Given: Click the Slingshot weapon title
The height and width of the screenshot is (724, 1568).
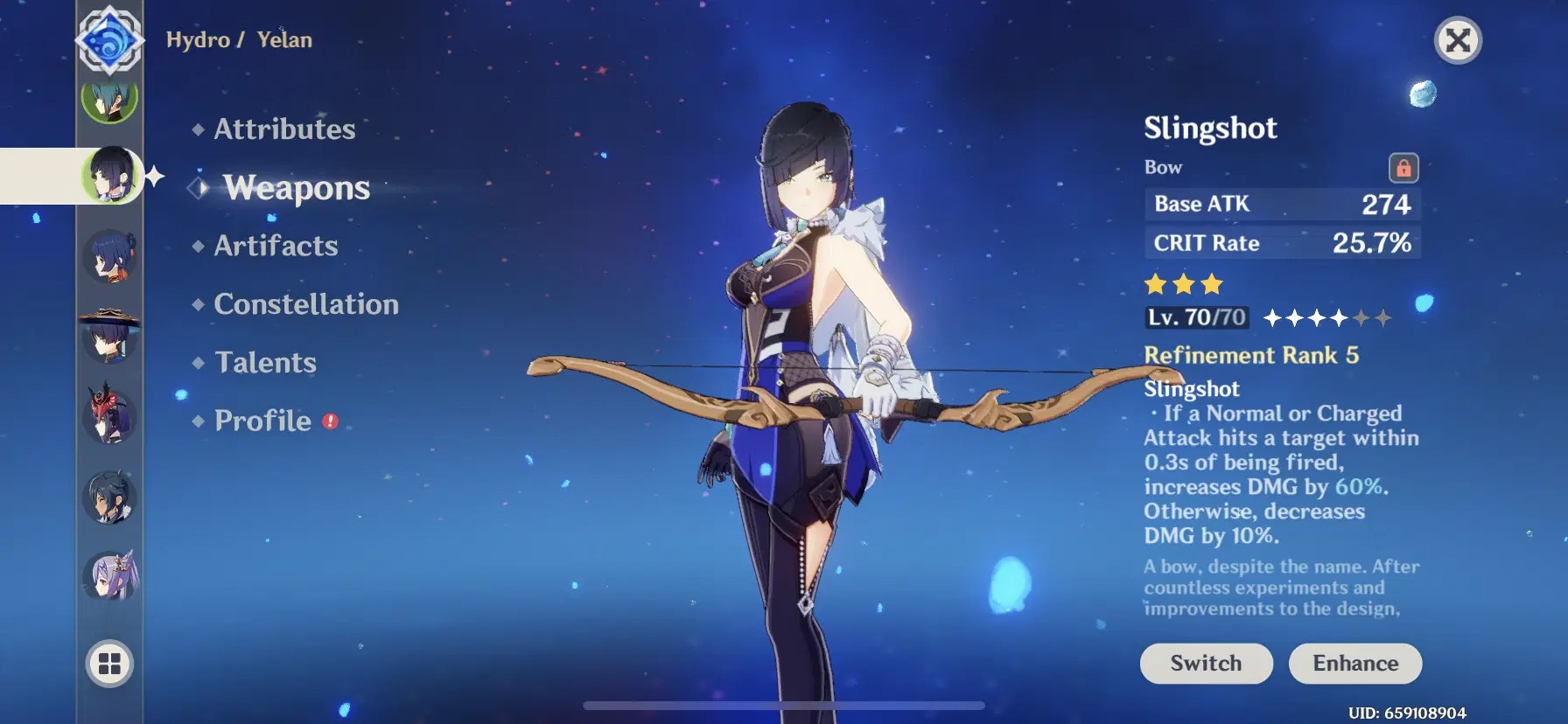Looking at the screenshot, I should (x=1211, y=128).
